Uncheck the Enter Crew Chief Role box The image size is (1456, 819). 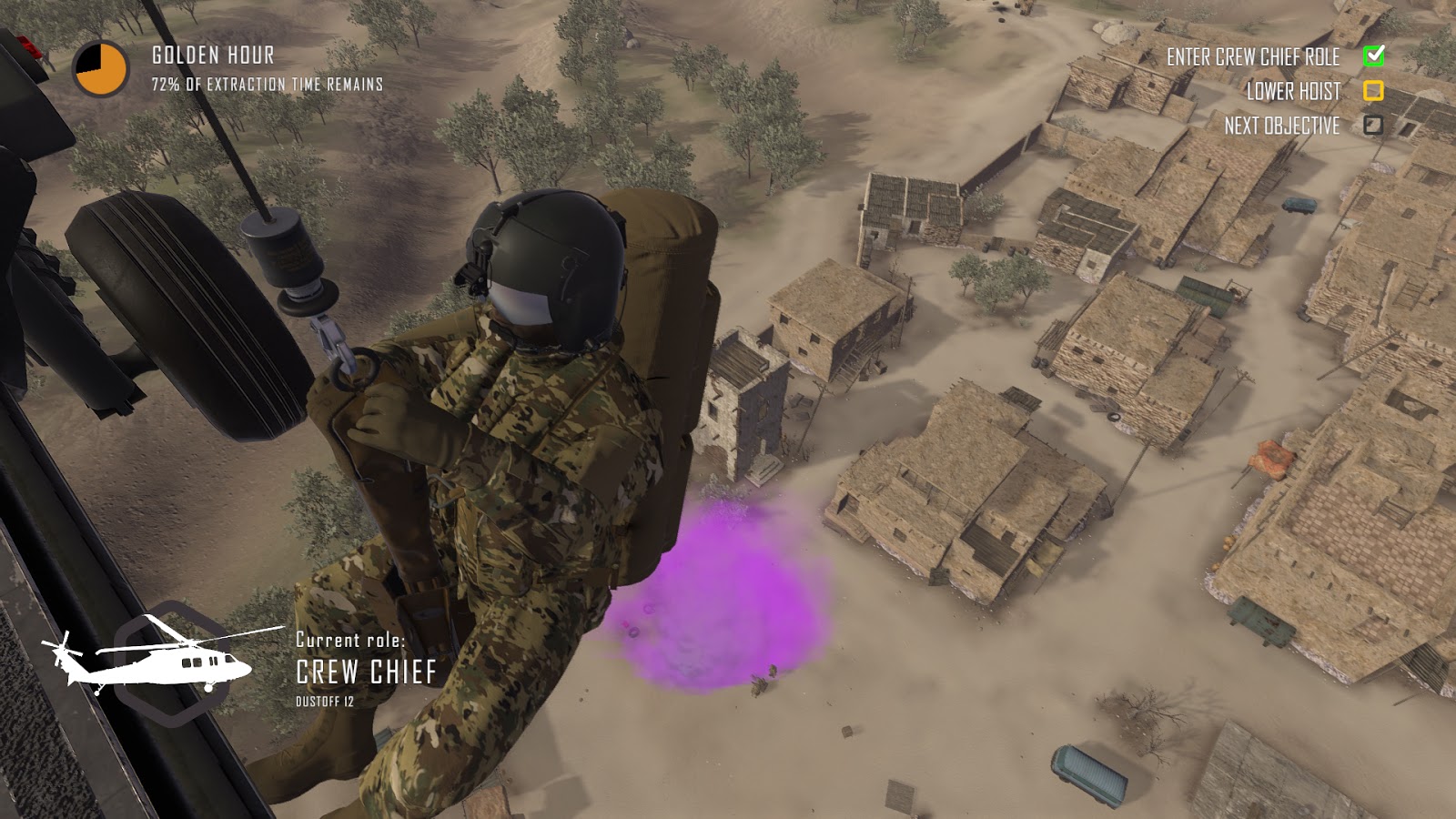[x=1372, y=57]
